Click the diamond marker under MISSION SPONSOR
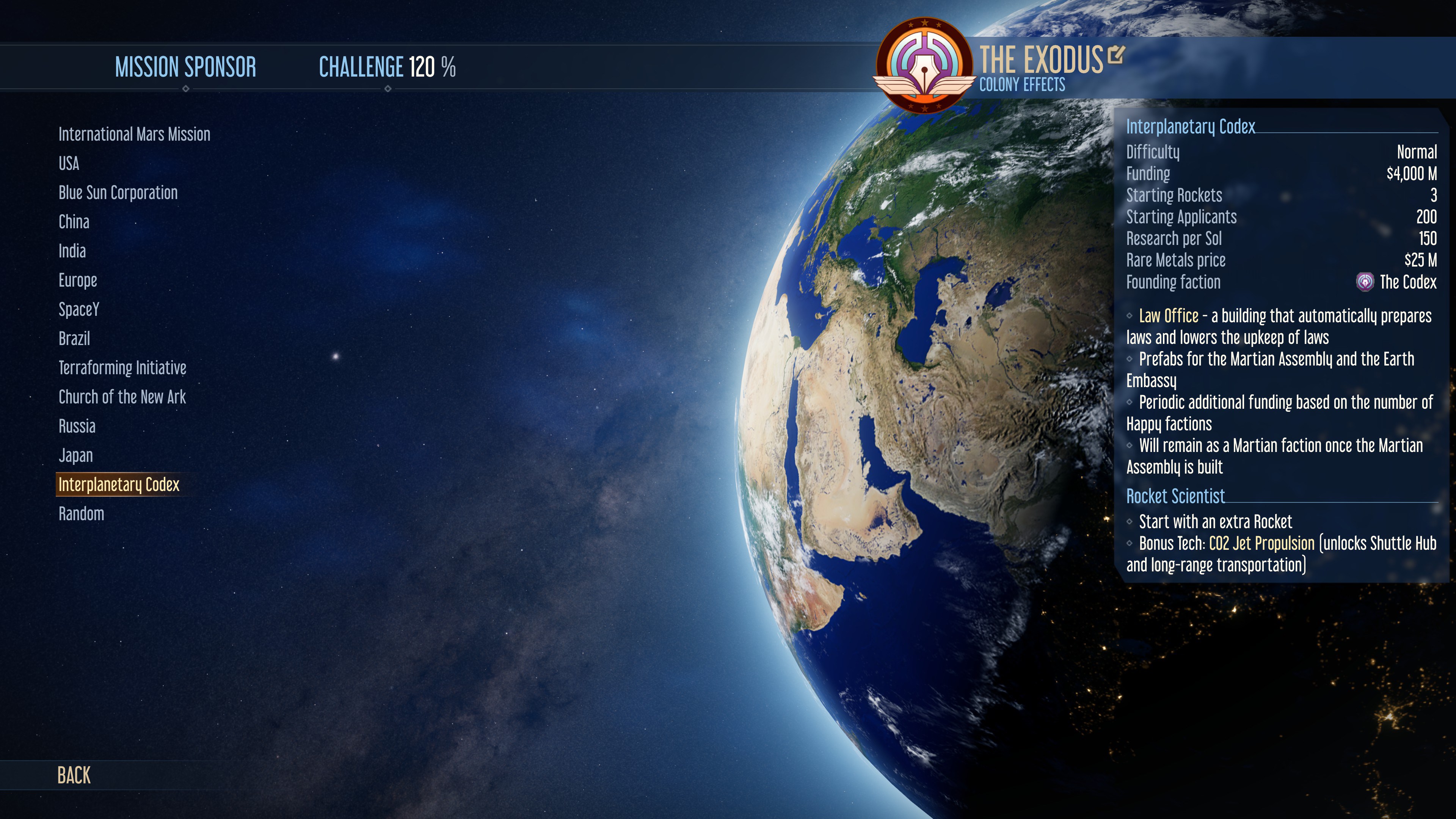Viewport: 1456px width, 819px height. pyautogui.click(x=187, y=89)
